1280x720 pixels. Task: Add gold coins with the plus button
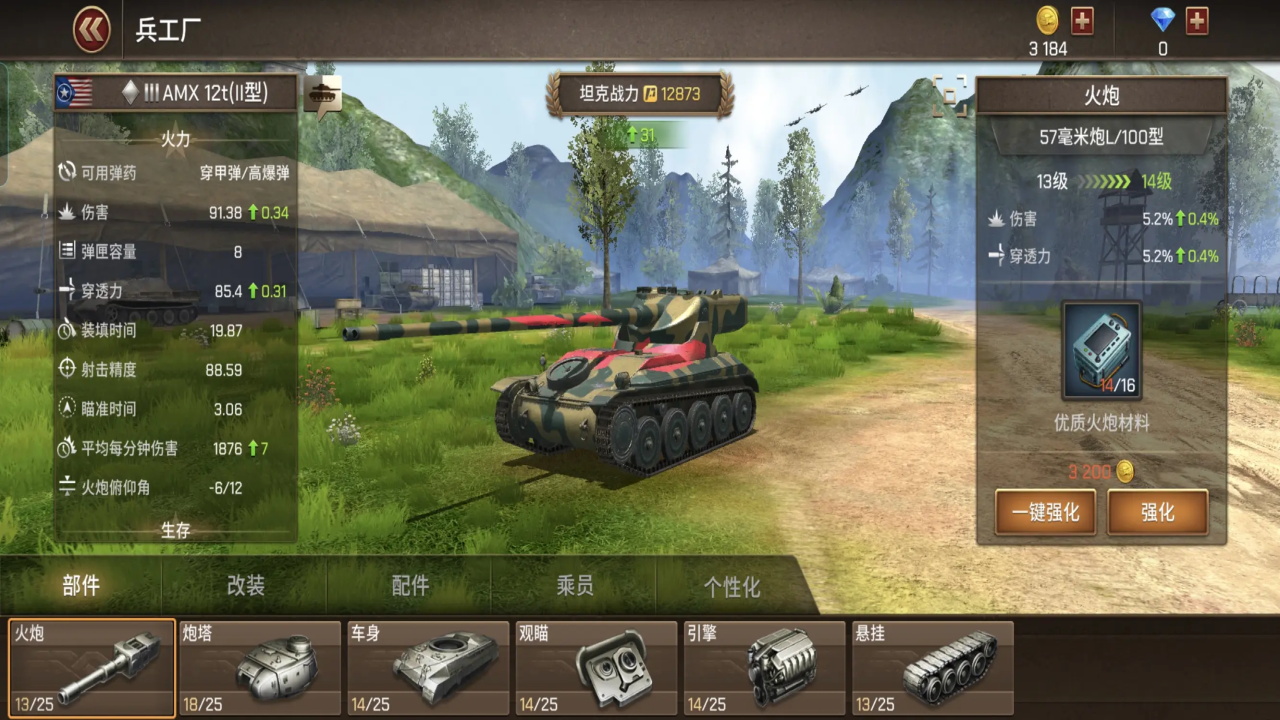[x=1082, y=20]
